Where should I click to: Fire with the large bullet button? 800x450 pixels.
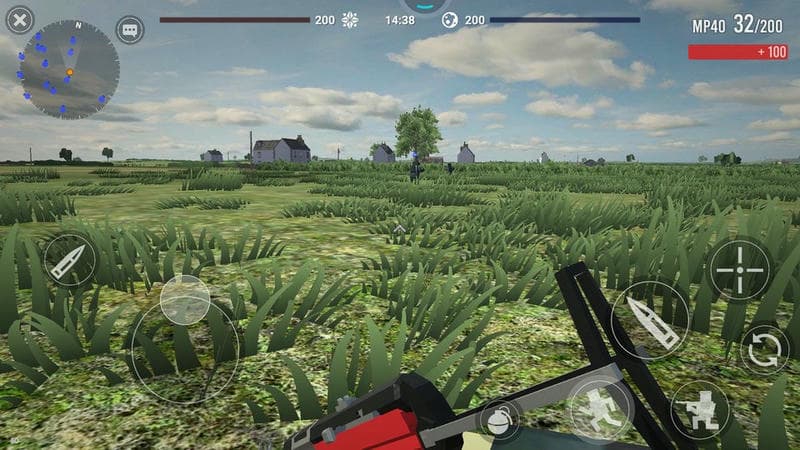pyautogui.click(x=650, y=321)
